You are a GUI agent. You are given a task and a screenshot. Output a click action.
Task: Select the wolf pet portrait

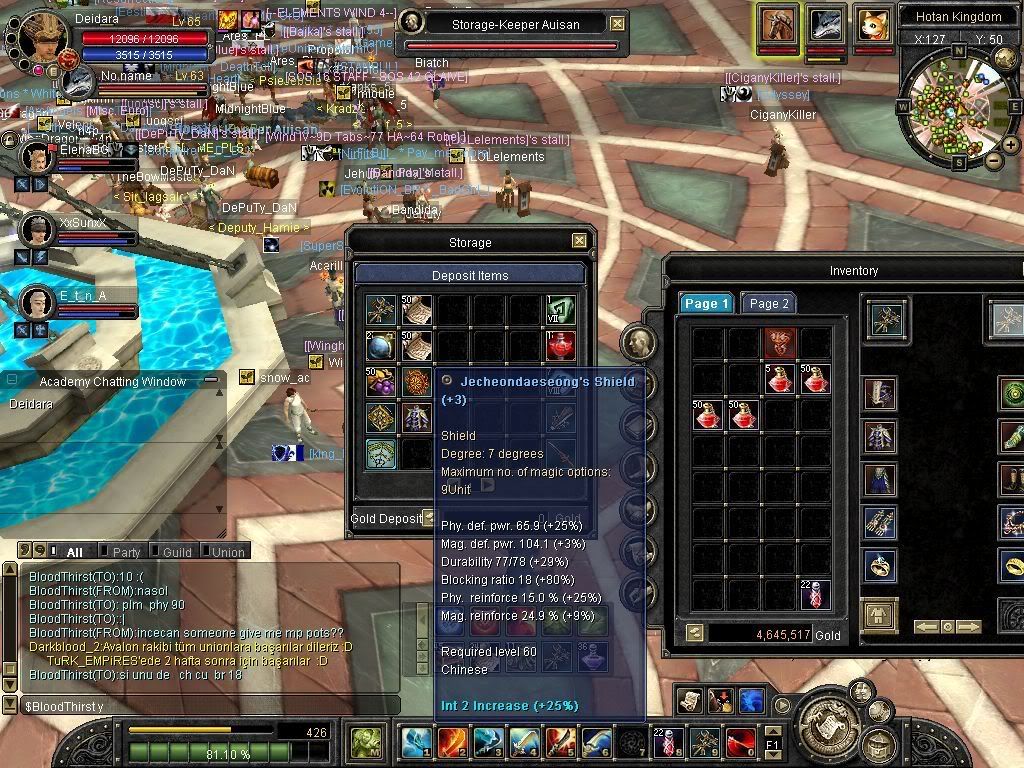point(826,24)
